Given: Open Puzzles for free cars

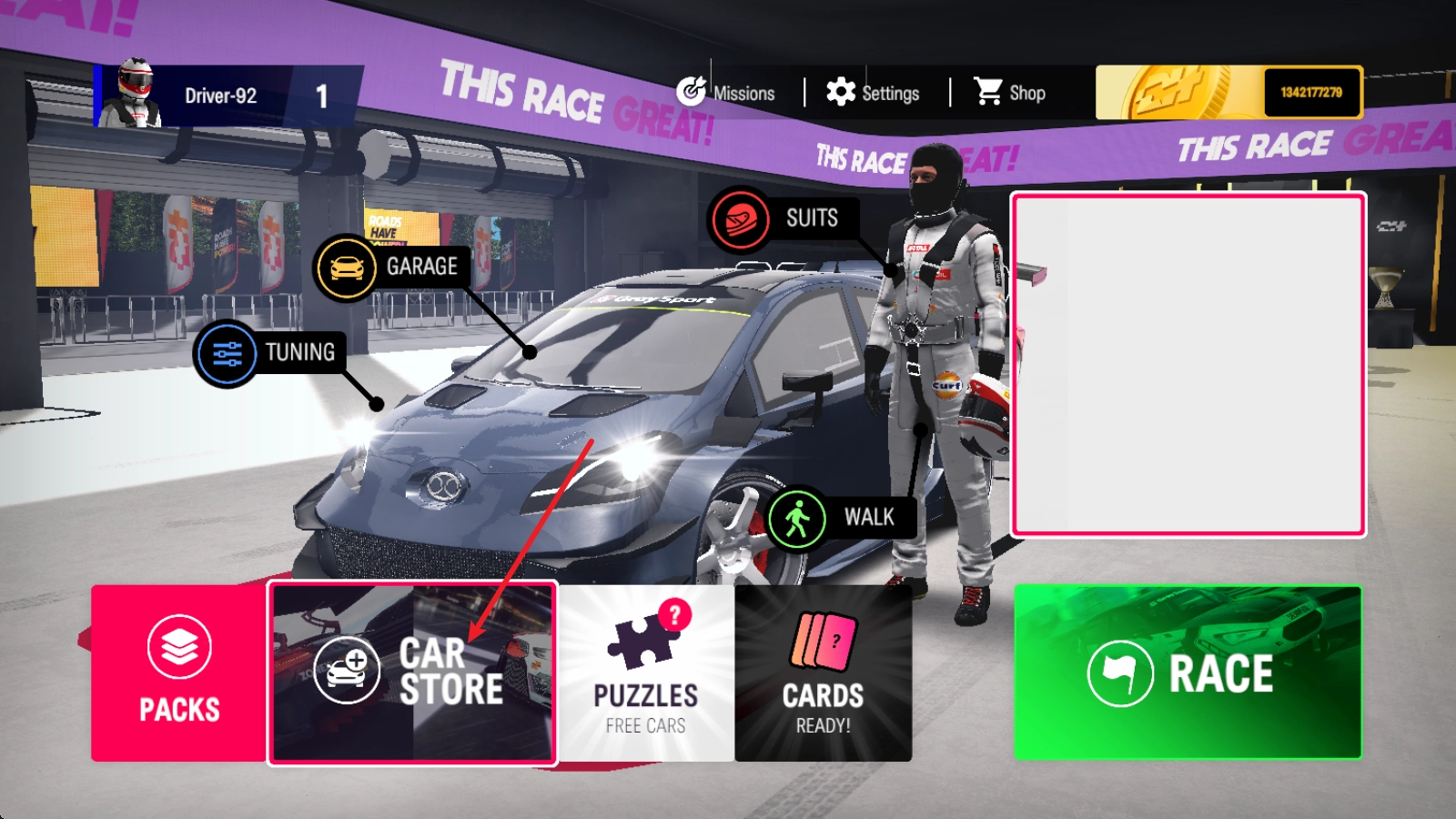Looking at the screenshot, I should pos(646,672).
